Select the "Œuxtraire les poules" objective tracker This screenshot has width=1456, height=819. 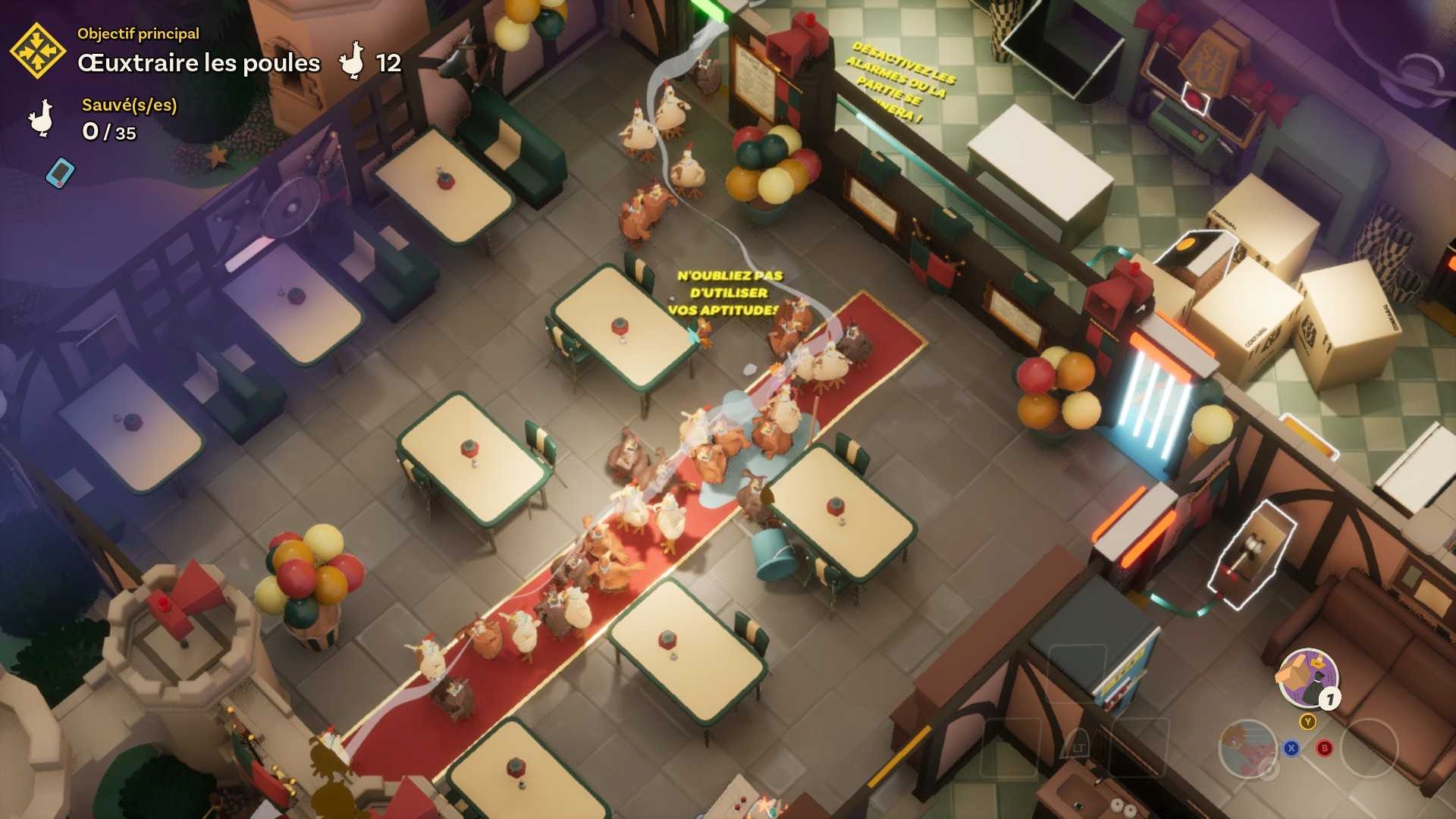click(199, 63)
